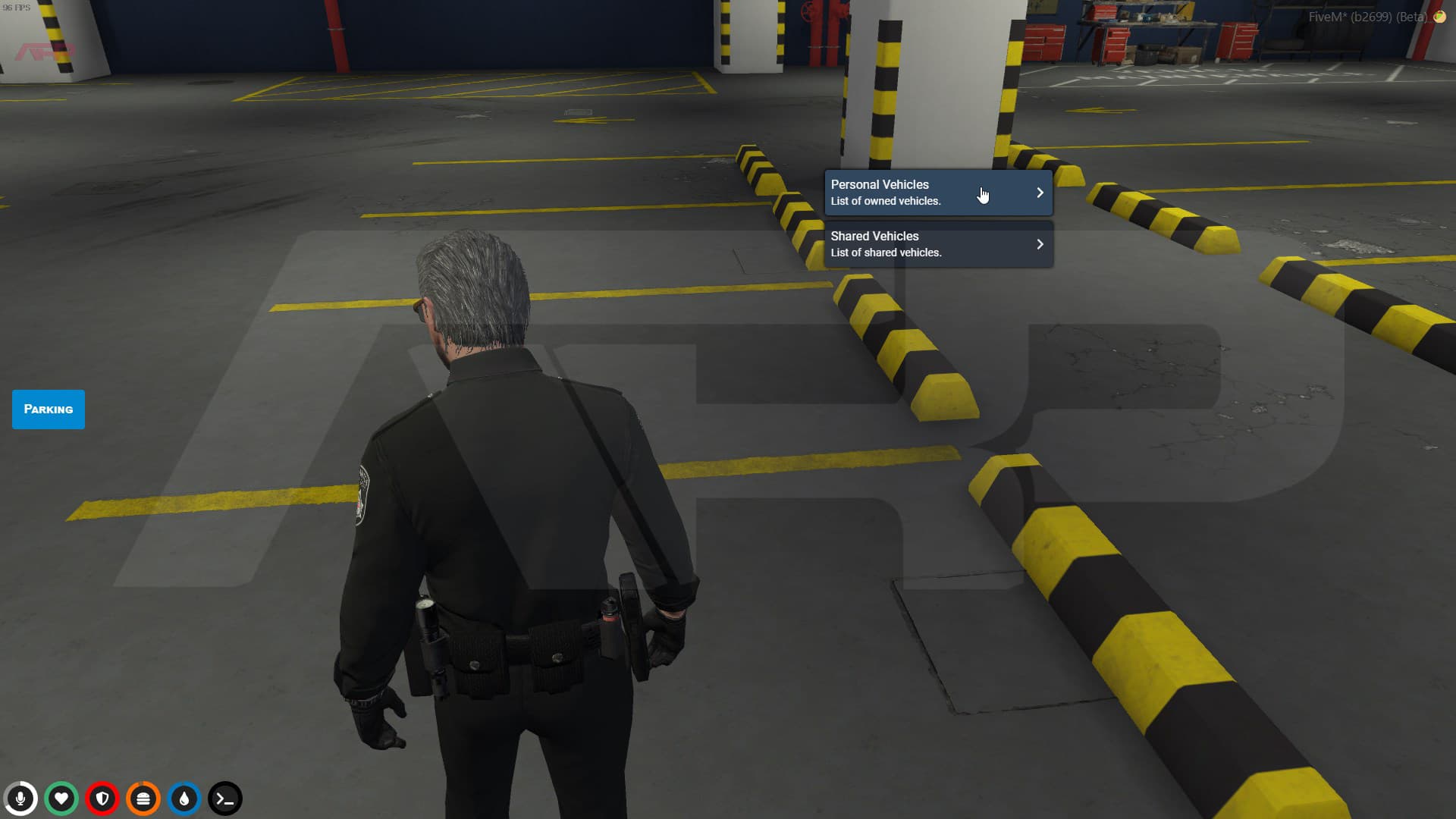Select the Shared Vehicles menu entry
Viewport: 1456px width, 819px height.
(910, 243)
